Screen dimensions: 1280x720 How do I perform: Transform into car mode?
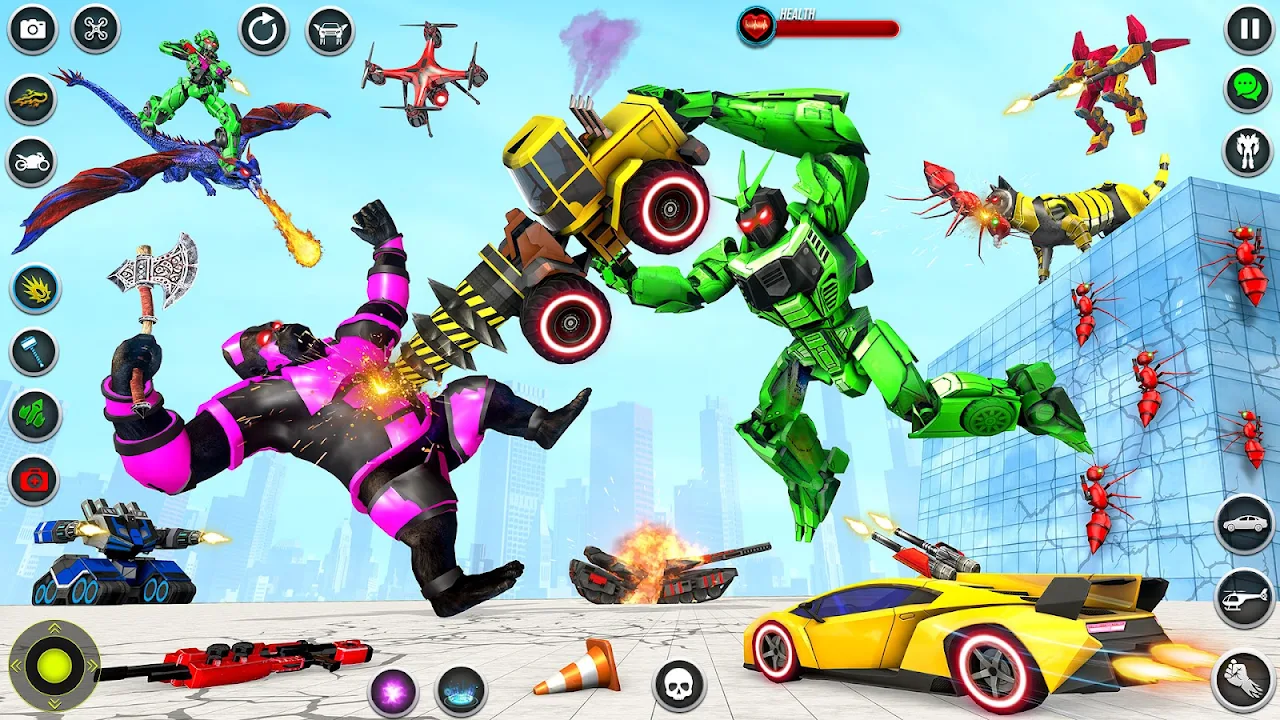tap(1245, 523)
